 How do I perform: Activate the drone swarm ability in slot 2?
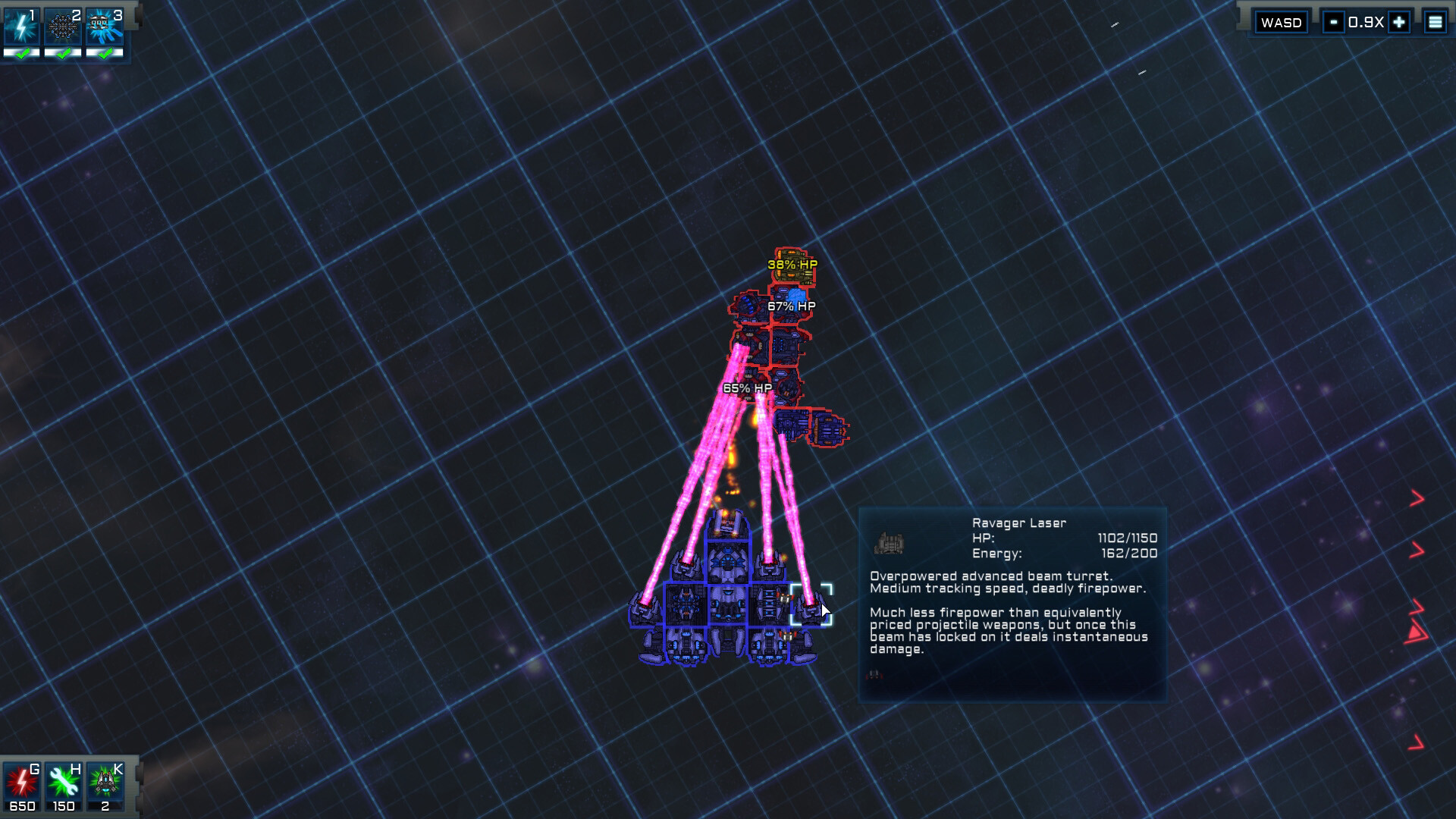point(63,25)
